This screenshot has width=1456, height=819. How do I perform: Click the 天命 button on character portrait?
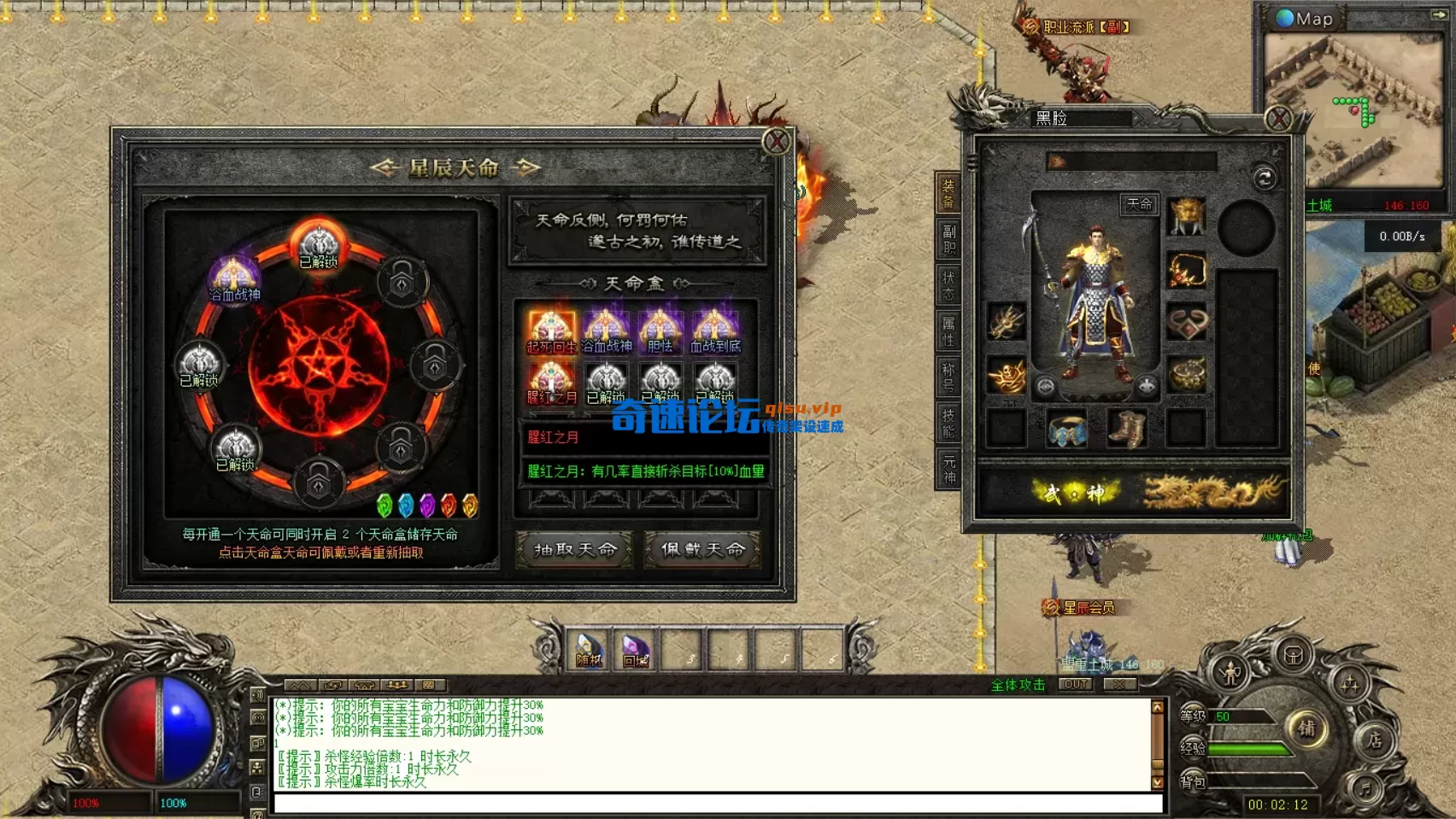click(1139, 204)
